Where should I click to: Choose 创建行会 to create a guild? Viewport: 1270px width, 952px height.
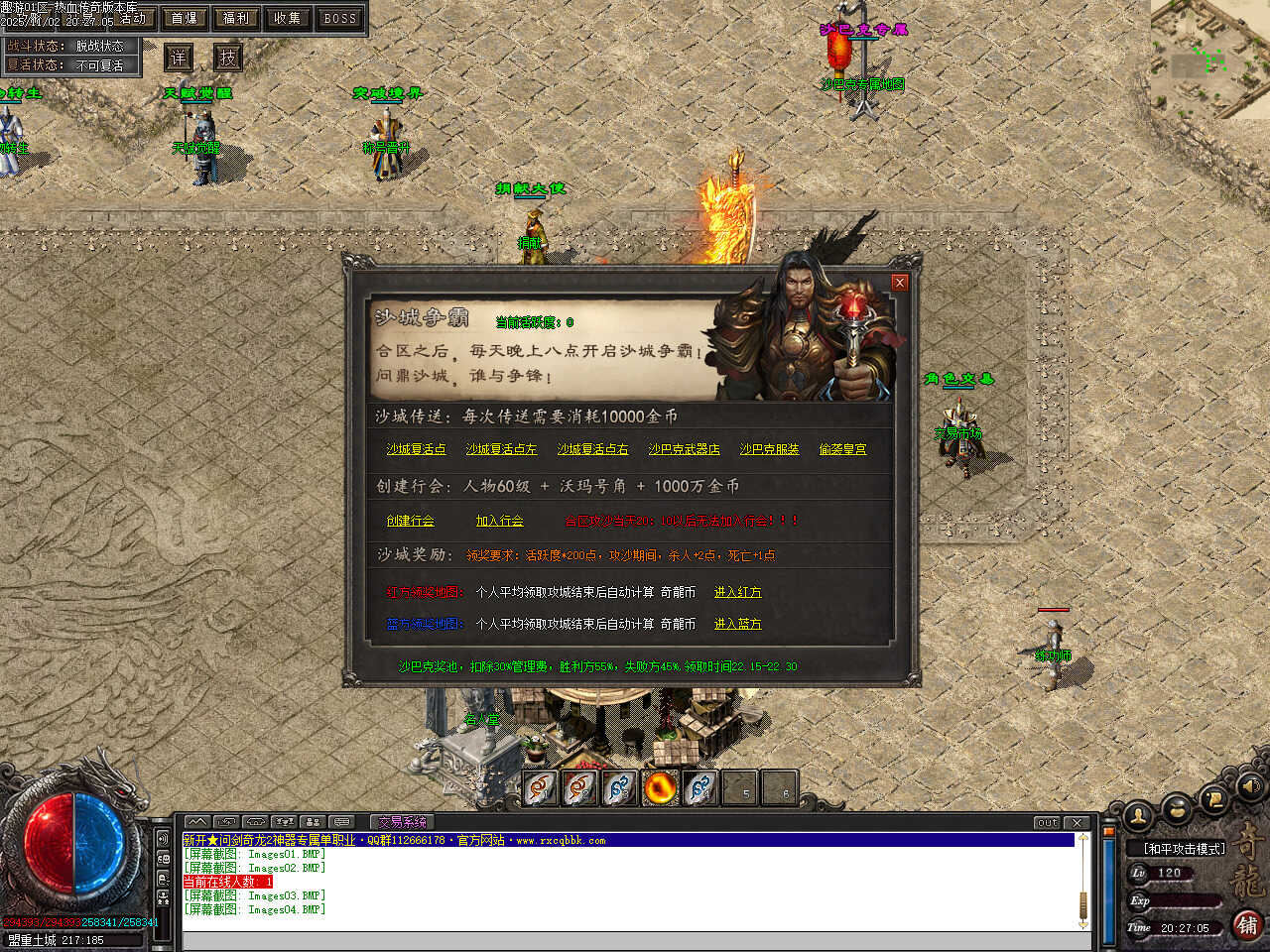[410, 521]
